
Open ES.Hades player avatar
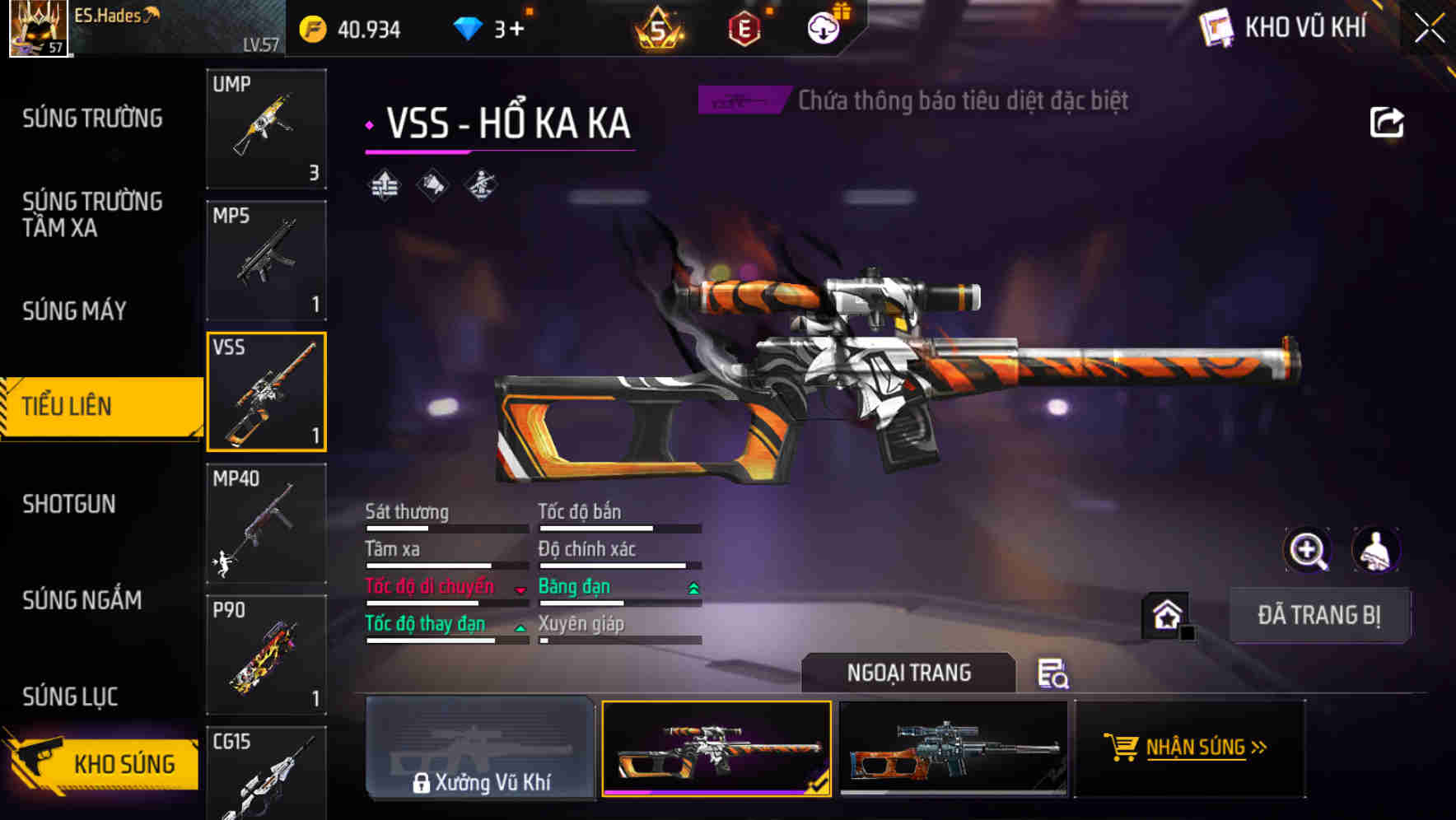pos(40,30)
